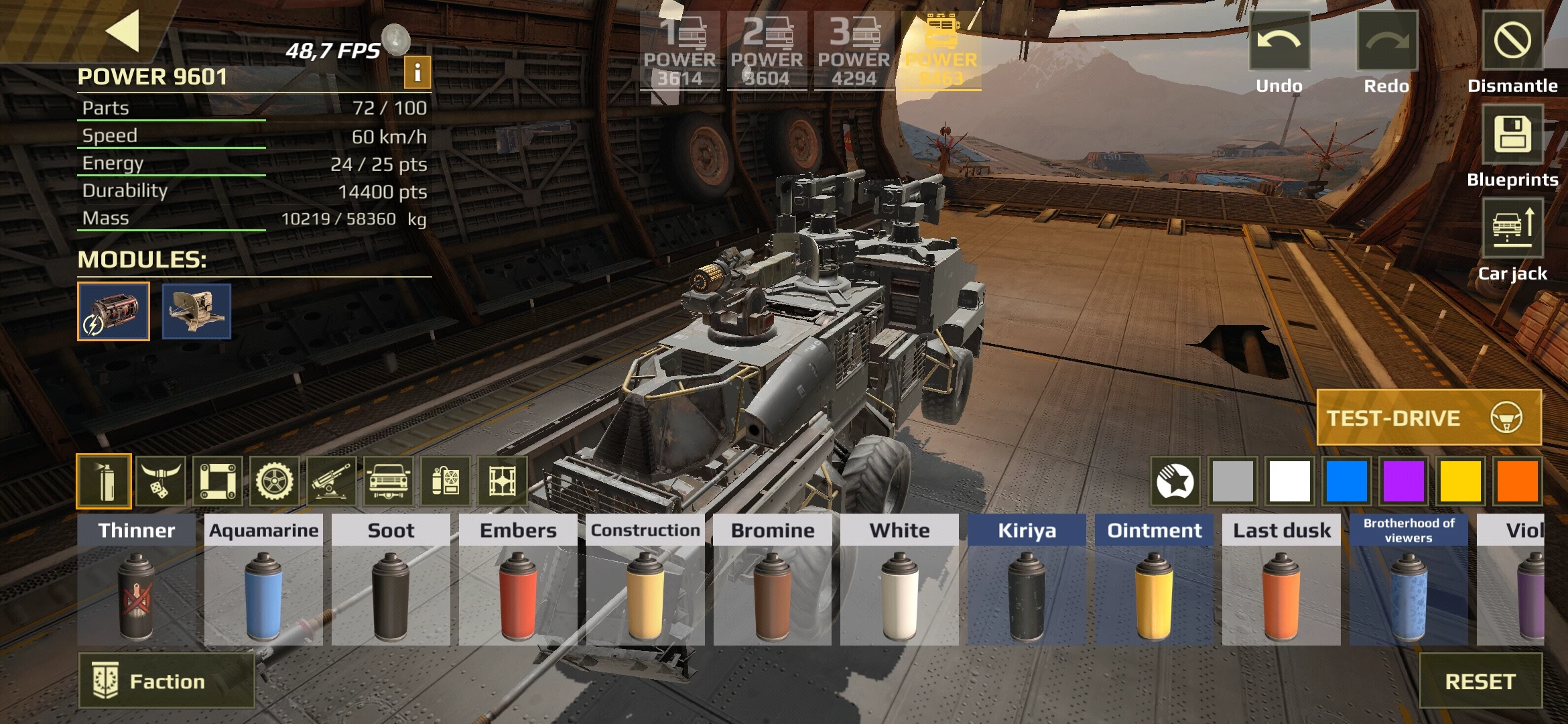
Task: Switch to vehicle slot 1
Action: point(679,51)
